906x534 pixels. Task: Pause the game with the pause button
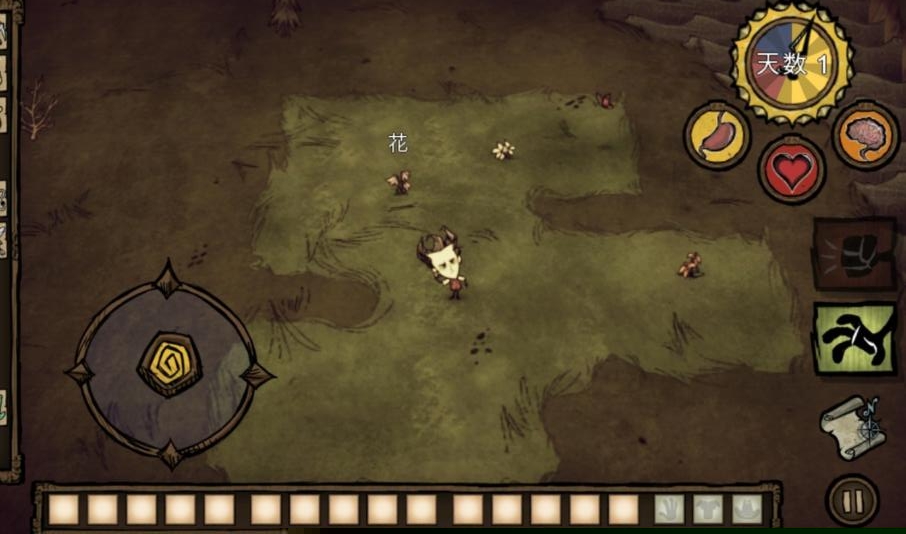point(852,500)
